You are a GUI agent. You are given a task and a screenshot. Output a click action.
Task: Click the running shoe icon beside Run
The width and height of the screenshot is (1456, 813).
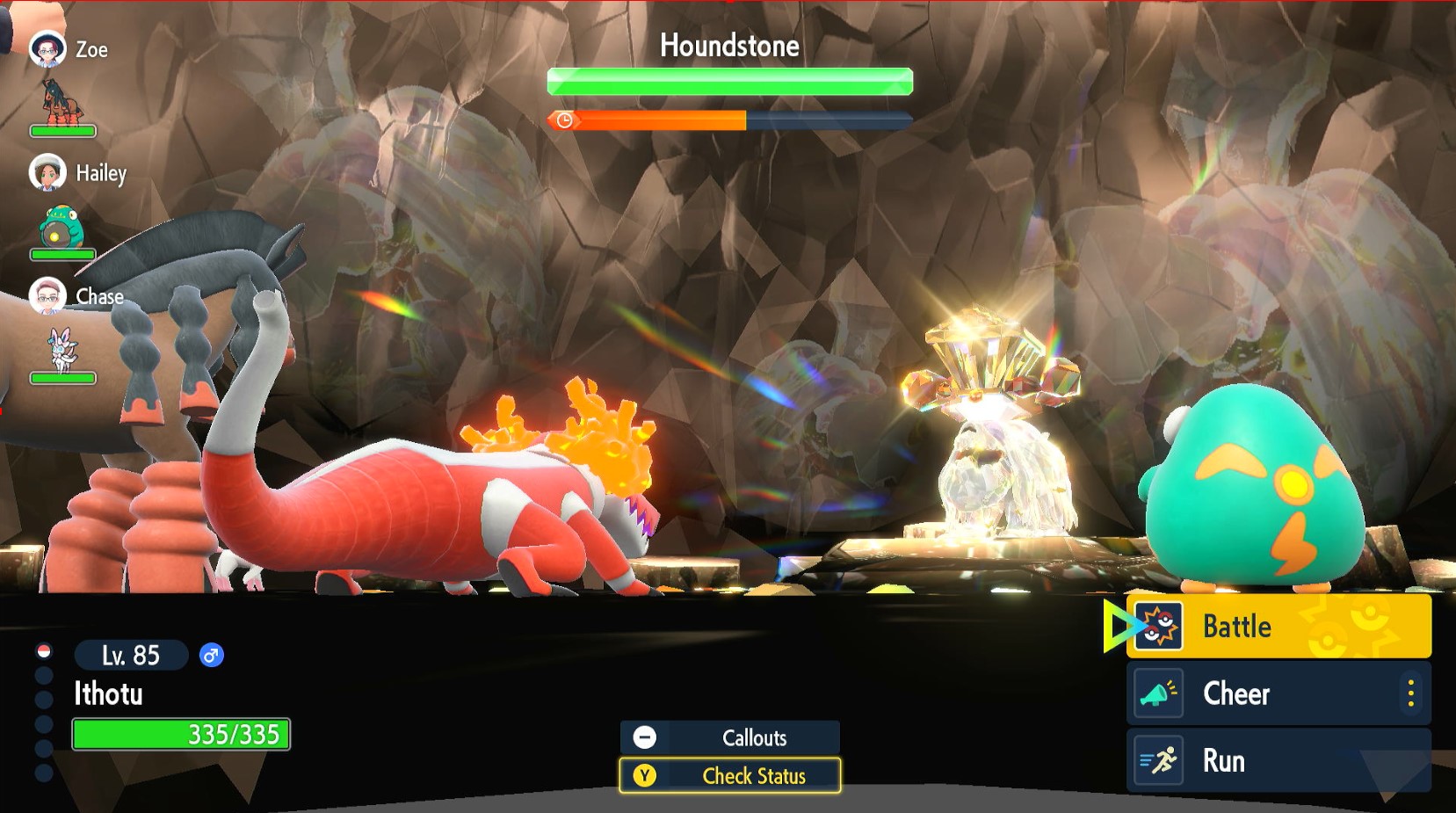(1160, 759)
